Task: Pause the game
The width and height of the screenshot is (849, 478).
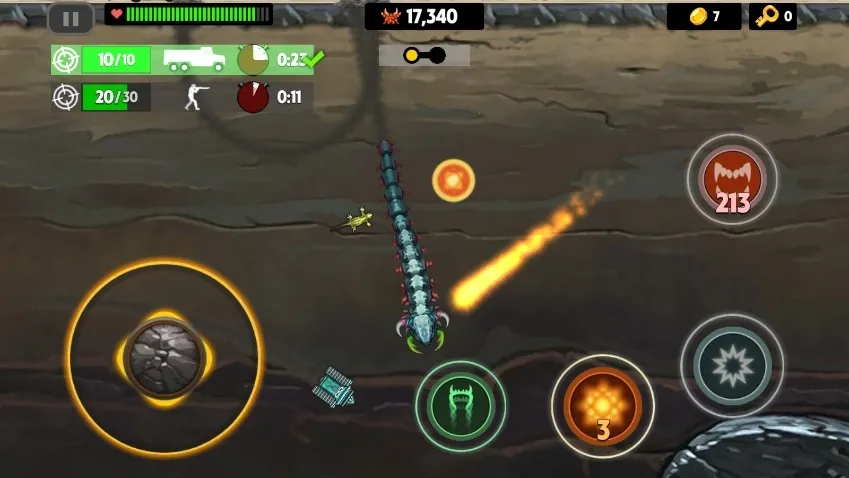Action: [70, 18]
